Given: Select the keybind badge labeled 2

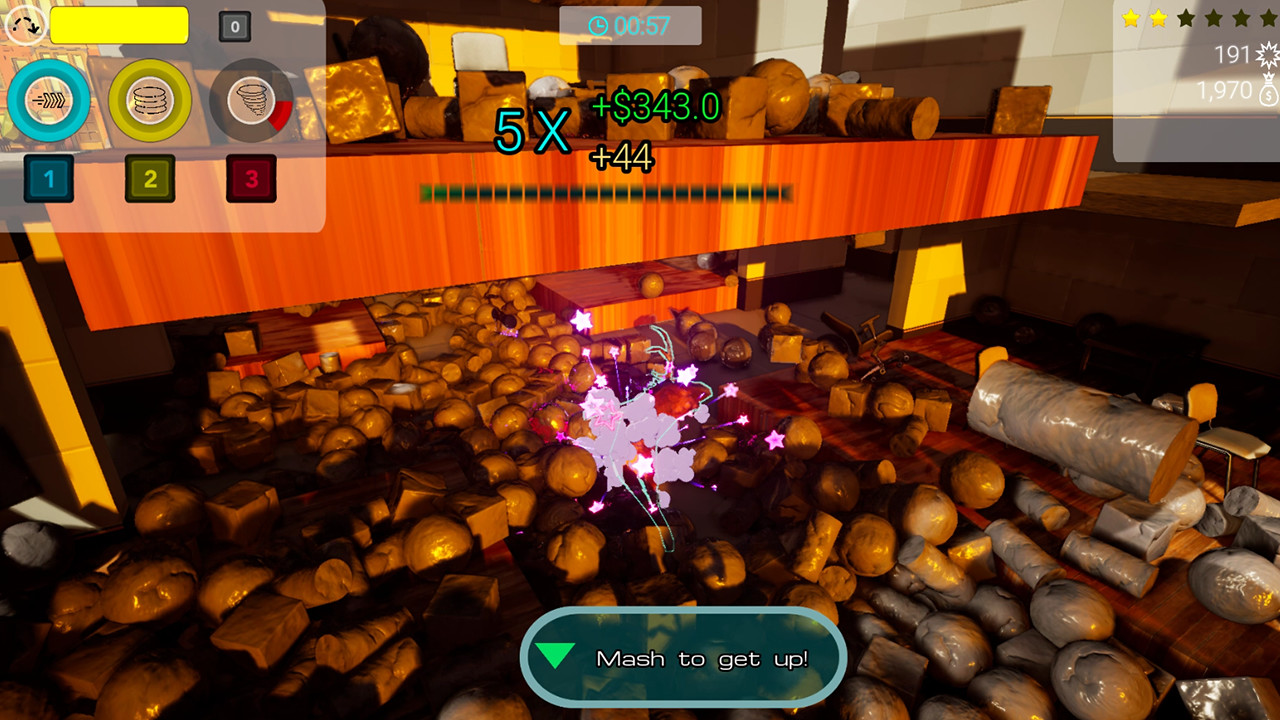Looking at the screenshot, I should click(150, 179).
